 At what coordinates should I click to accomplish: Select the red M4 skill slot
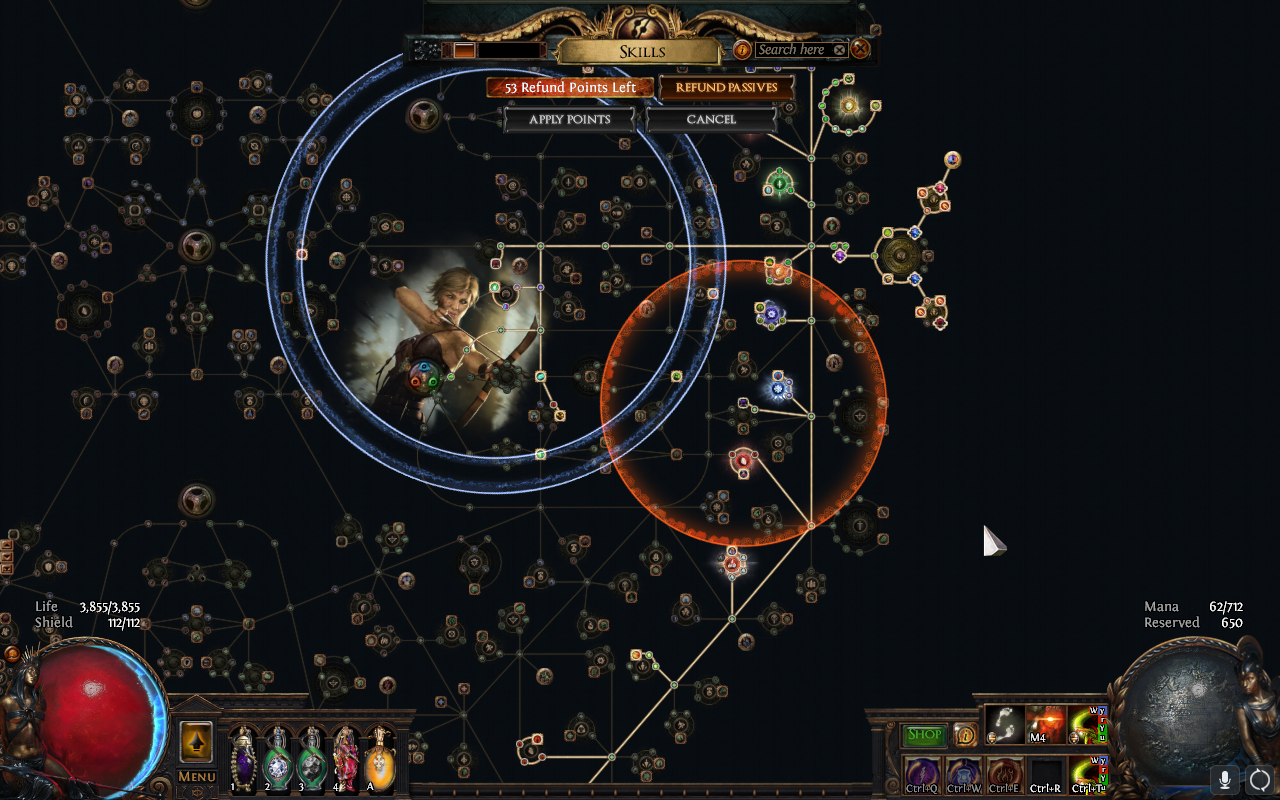click(x=1046, y=723)
